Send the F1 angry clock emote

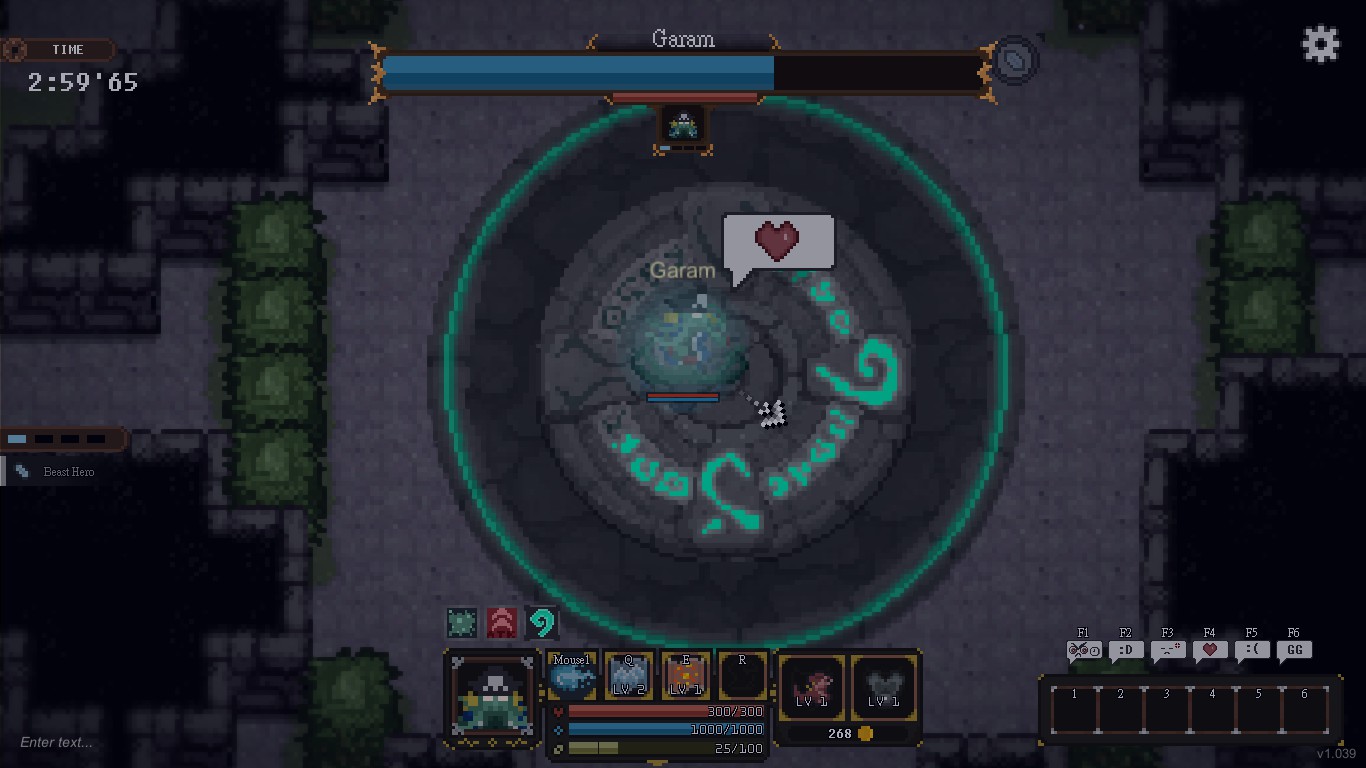[1083, 649]
